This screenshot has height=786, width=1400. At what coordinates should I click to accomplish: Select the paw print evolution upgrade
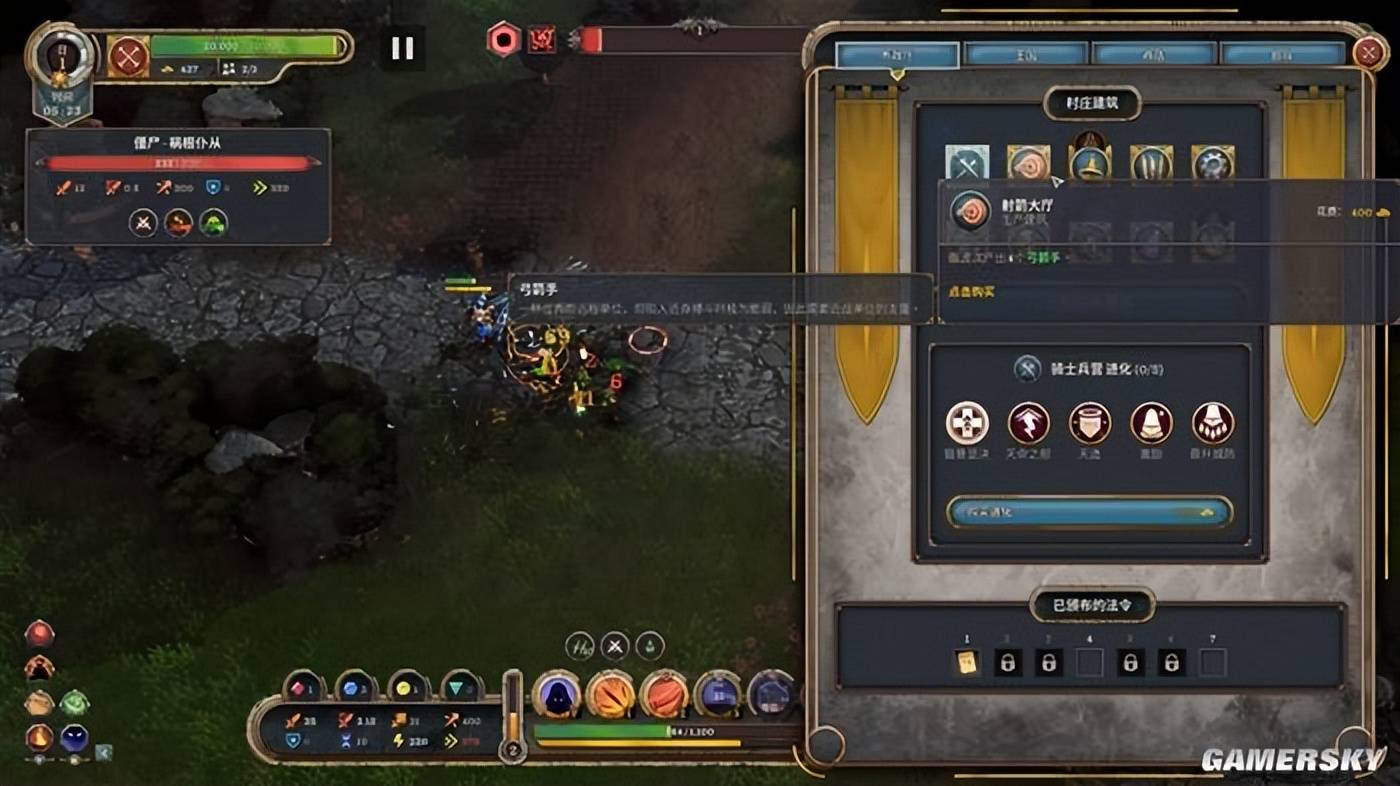[1212, 423]
